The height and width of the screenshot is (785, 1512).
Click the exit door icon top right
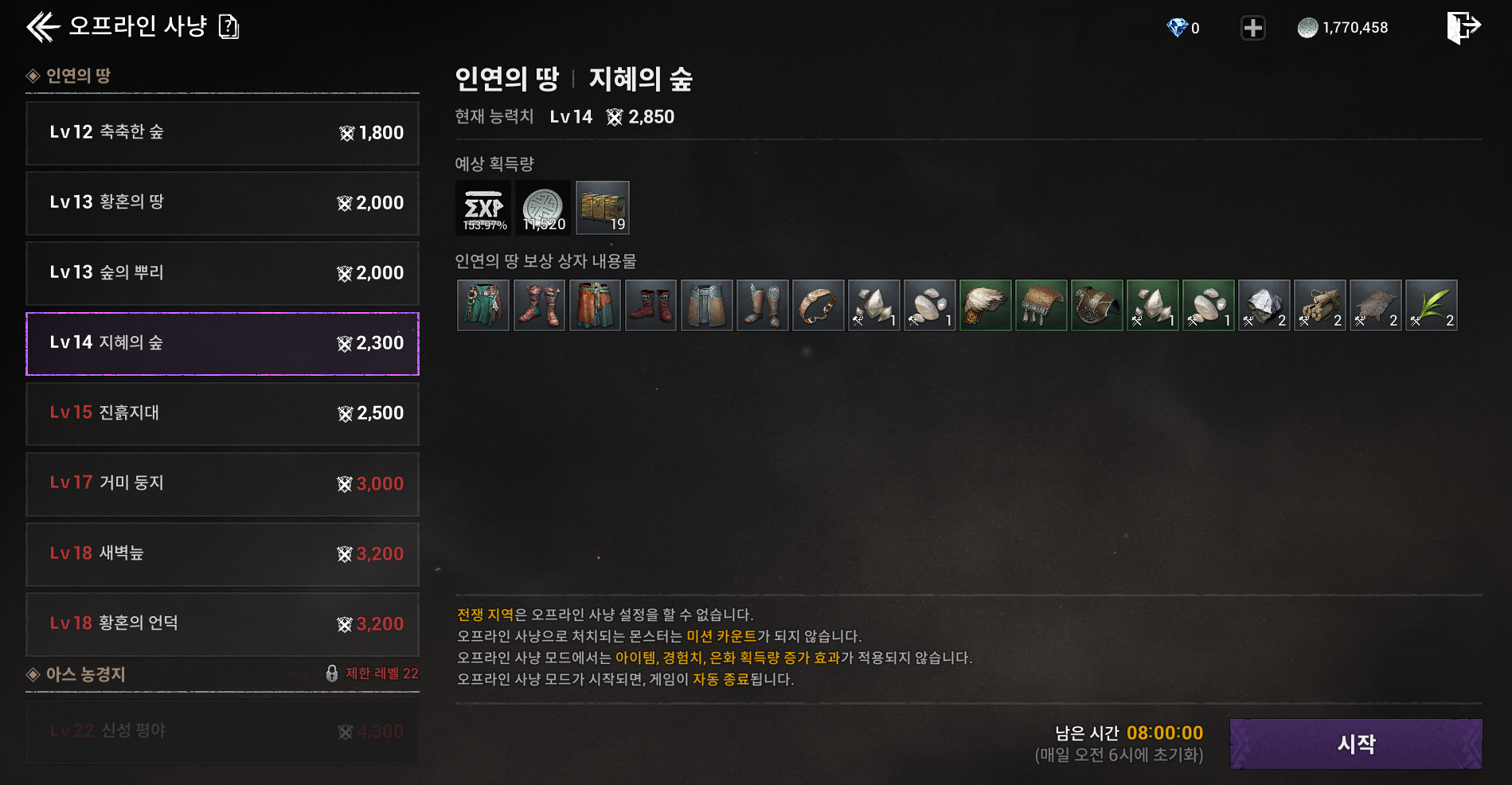pyautogui.click(x=1465, y=26)
